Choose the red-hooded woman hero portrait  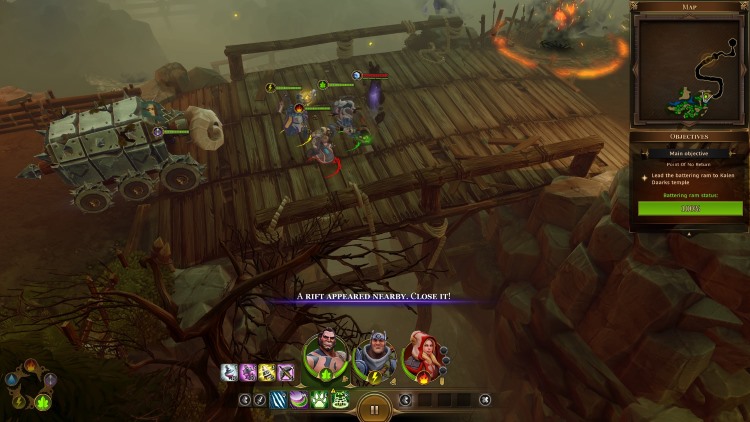tap(419, 357)
